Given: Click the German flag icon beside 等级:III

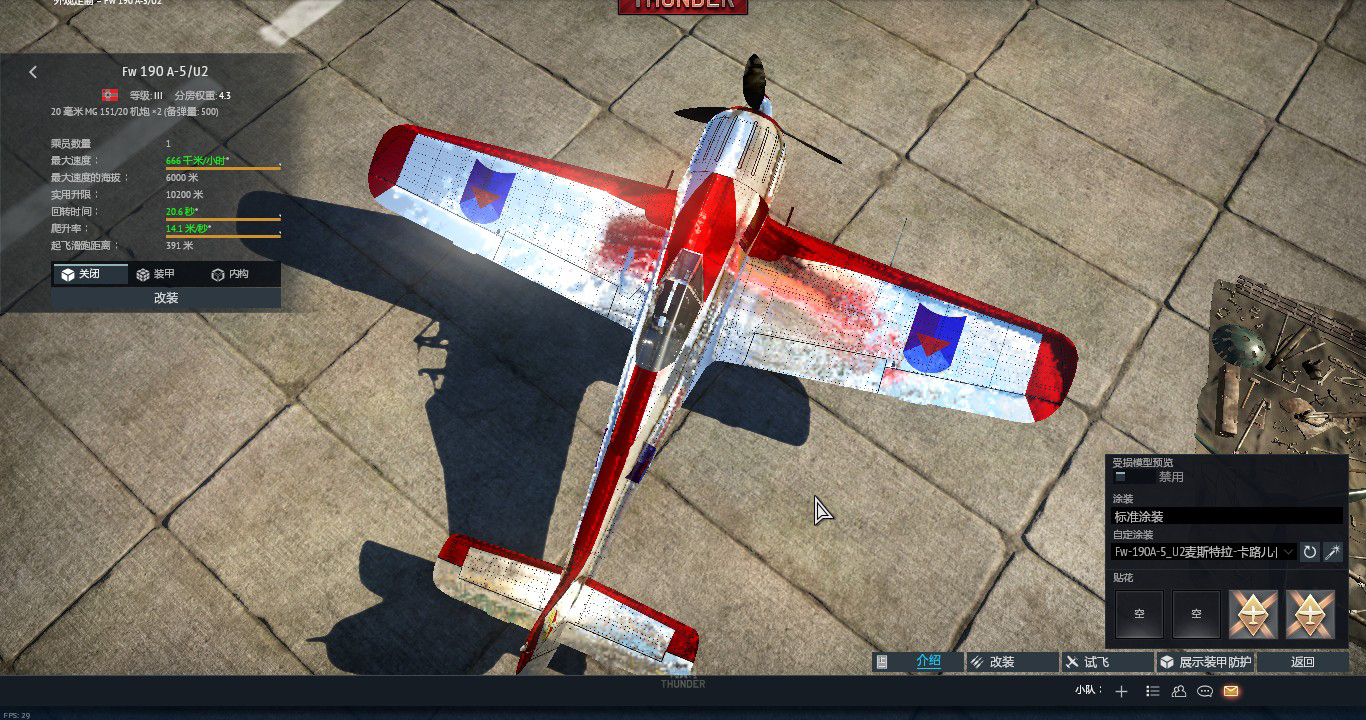Looking at the screenshot, I should [x=111, y=95].
